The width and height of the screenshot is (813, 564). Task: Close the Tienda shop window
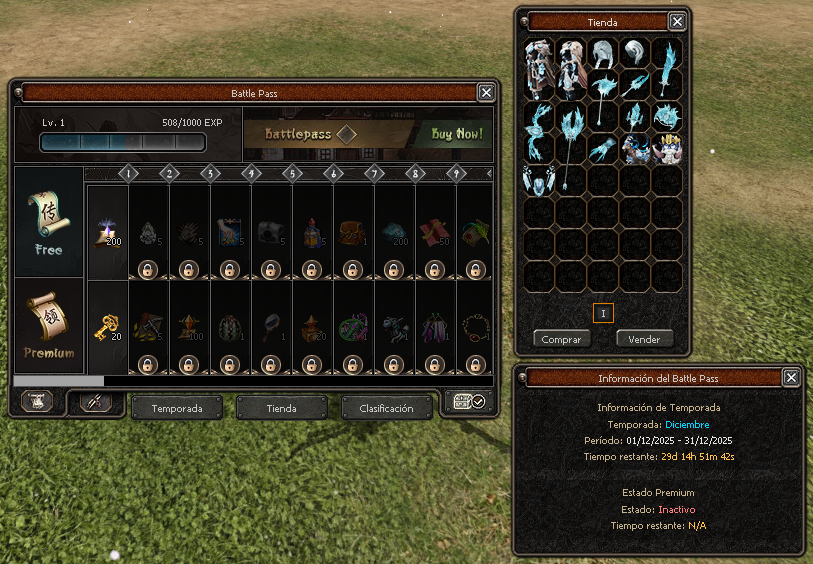[x=677, y=22]
